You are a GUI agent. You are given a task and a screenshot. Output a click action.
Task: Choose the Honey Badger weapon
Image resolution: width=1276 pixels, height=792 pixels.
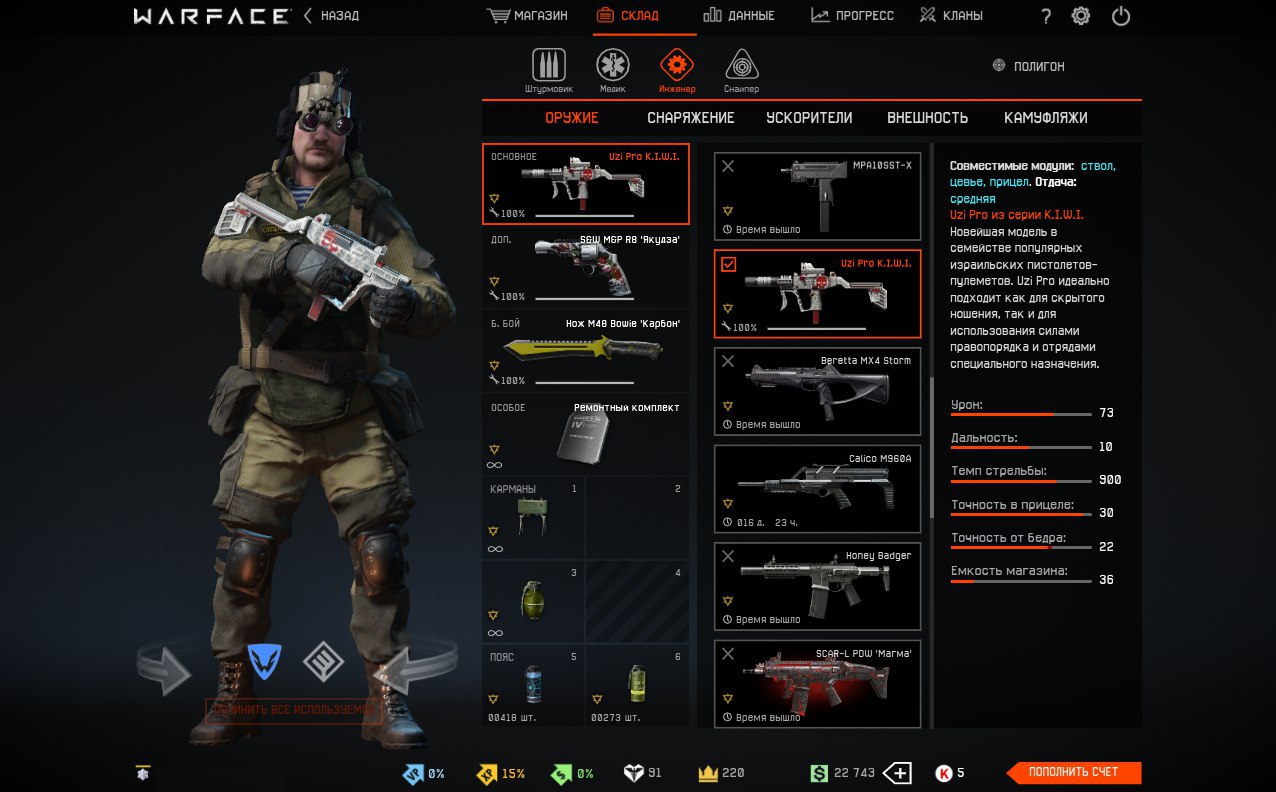coord(817,586)
